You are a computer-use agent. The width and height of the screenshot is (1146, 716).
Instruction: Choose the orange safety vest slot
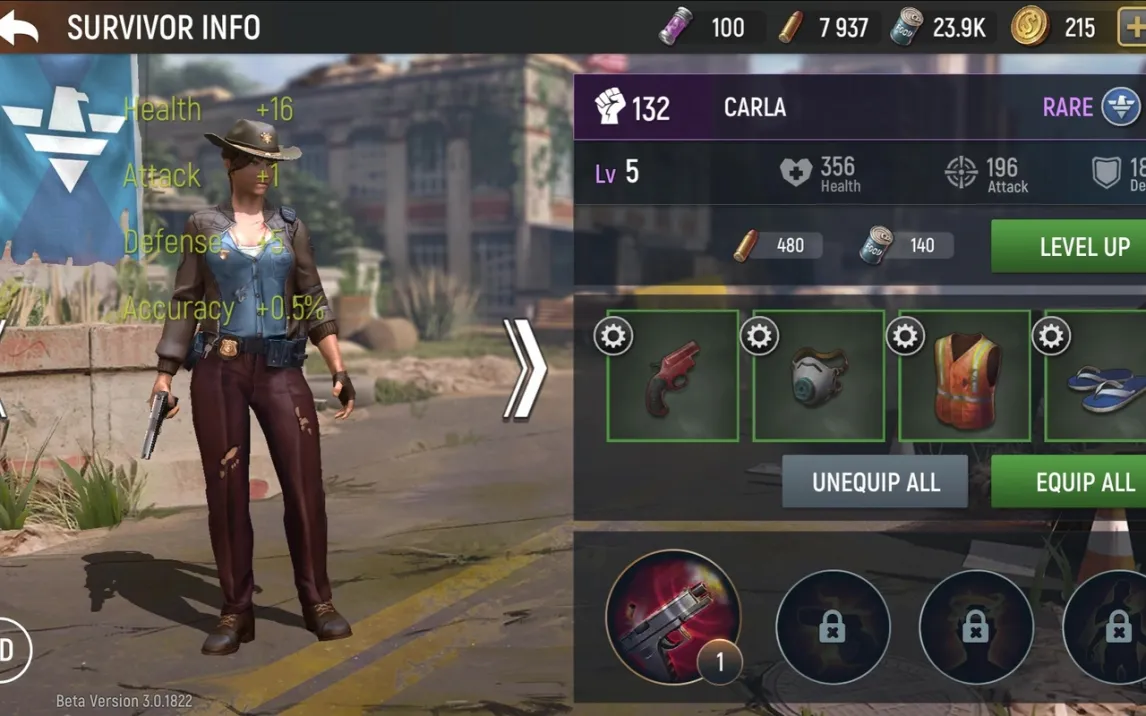point(965,380)
